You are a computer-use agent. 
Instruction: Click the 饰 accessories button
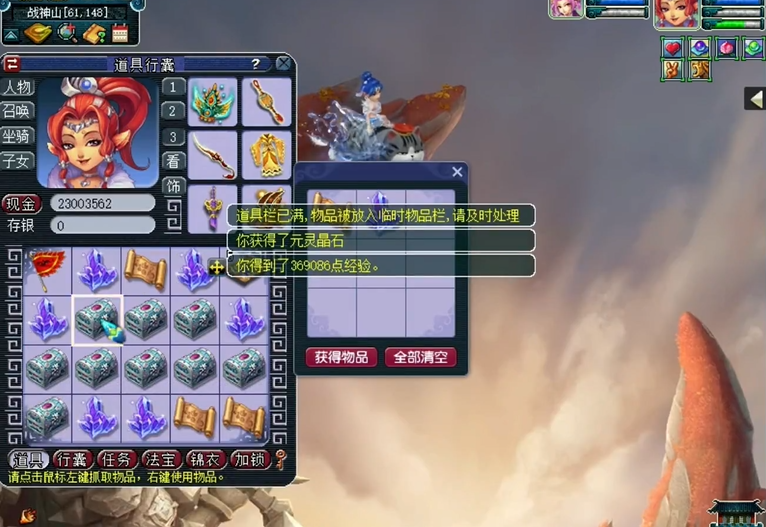[x=174, y=186]
